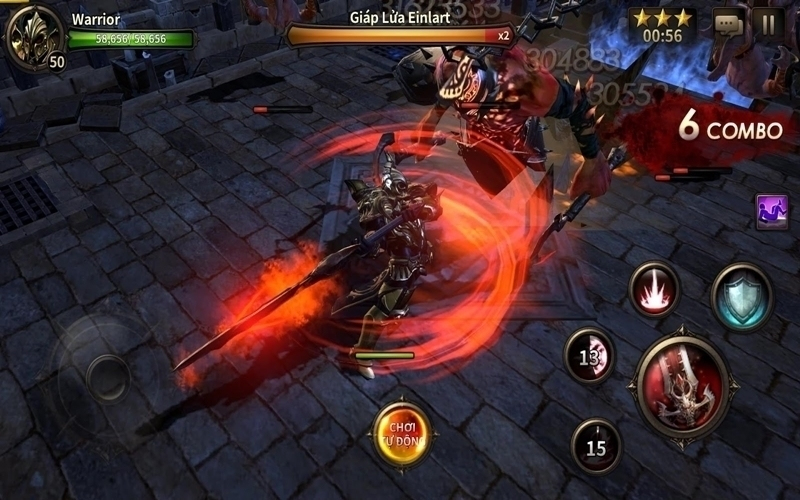Tap the virtual joystick pad
The image size is (800, 500).
pos(104,376)
